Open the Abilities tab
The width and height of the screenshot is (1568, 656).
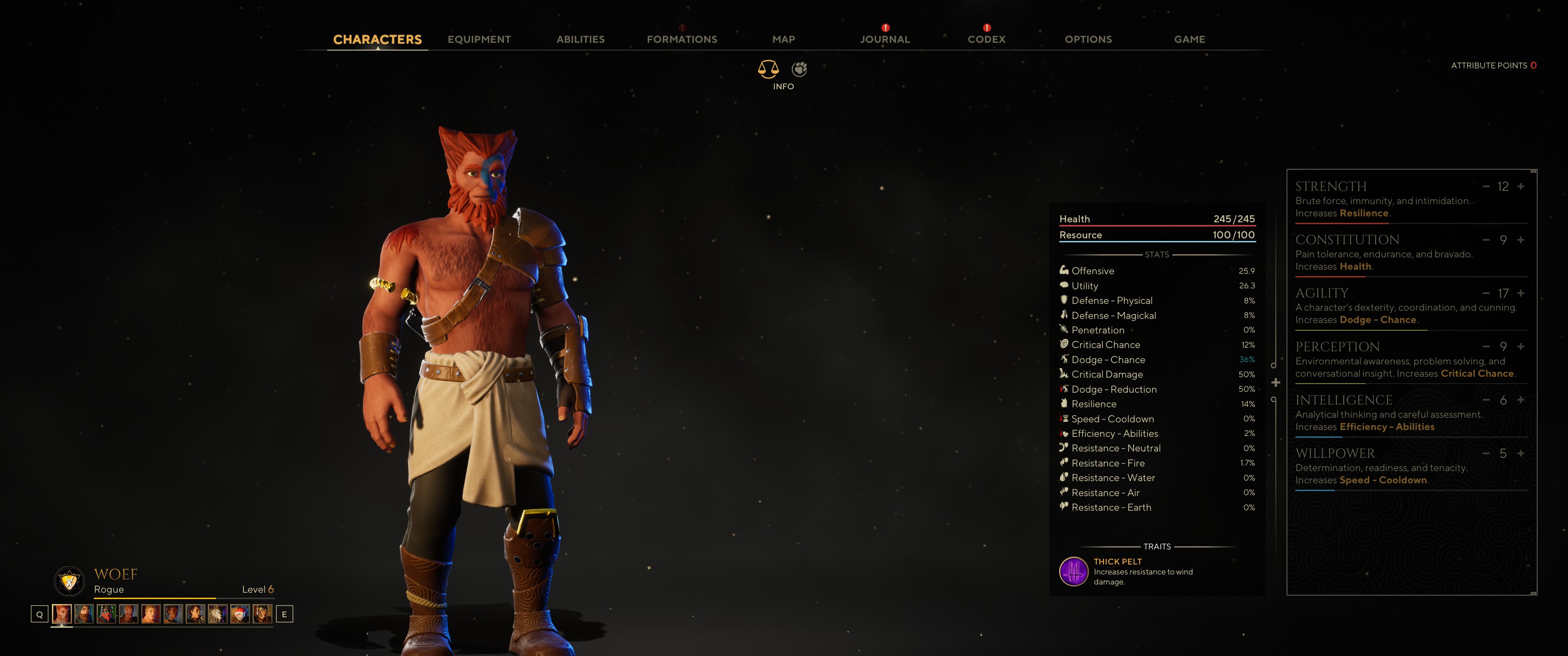[580, 40]
